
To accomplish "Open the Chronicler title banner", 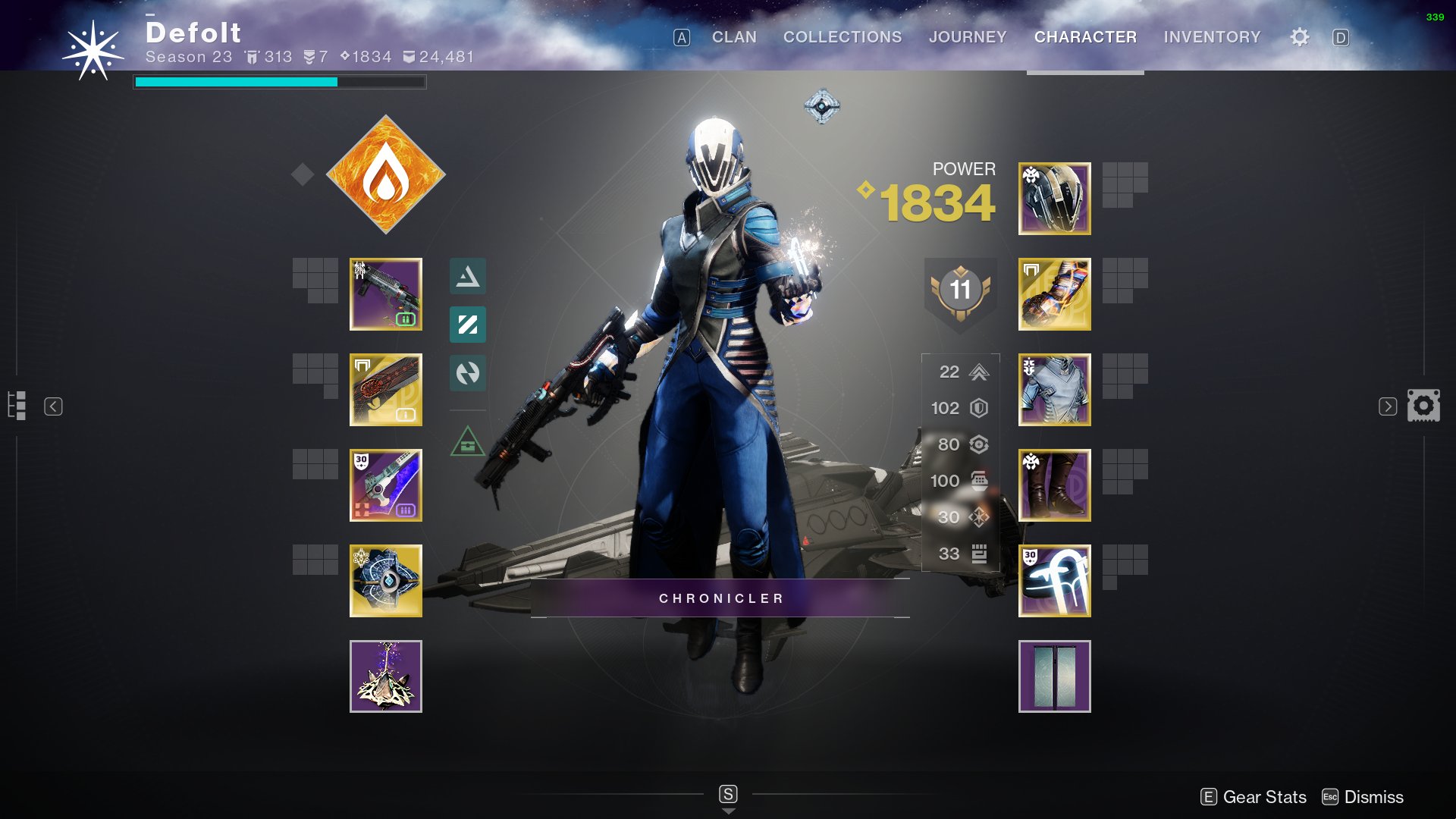I will coord(720,598).
